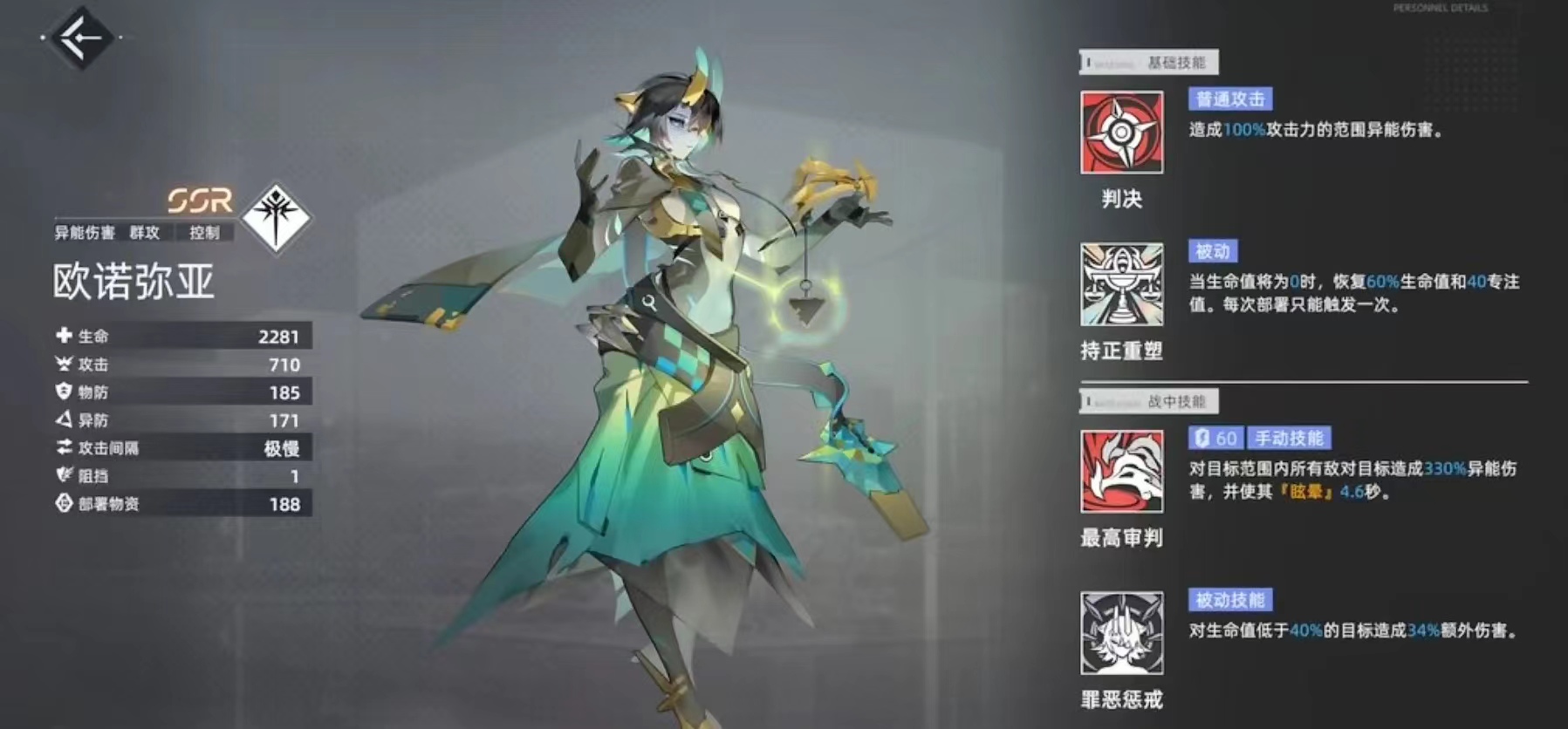Screen dimensions: 1568x729
Task: Select the 罪恶惩戒 passive skill icon
Action: pos(1121,633)
